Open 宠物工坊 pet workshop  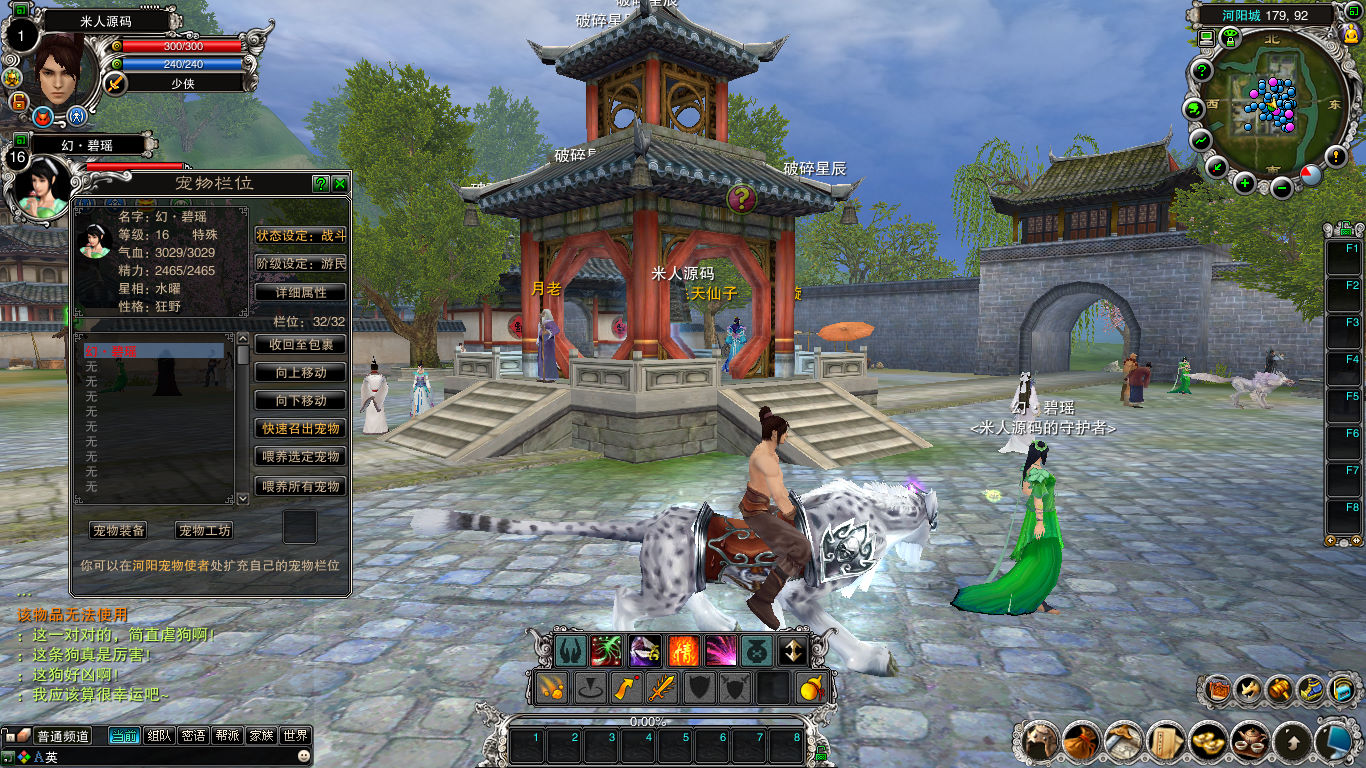205,531
